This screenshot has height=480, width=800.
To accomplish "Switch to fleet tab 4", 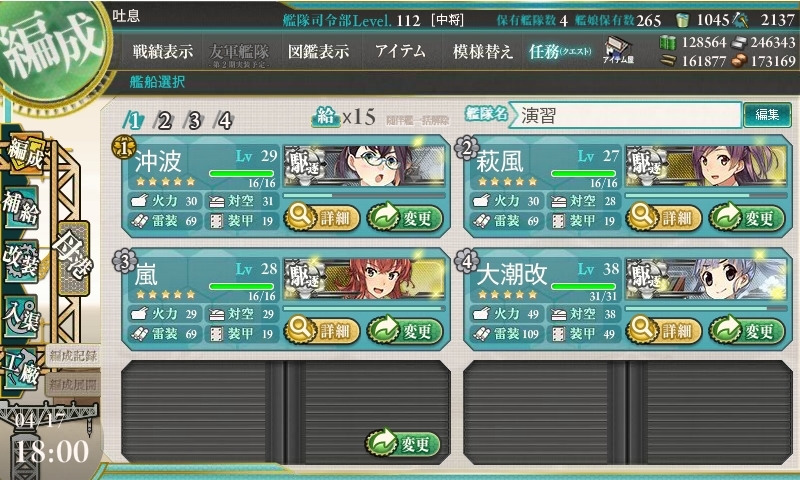I will click(x=225, y=121).
